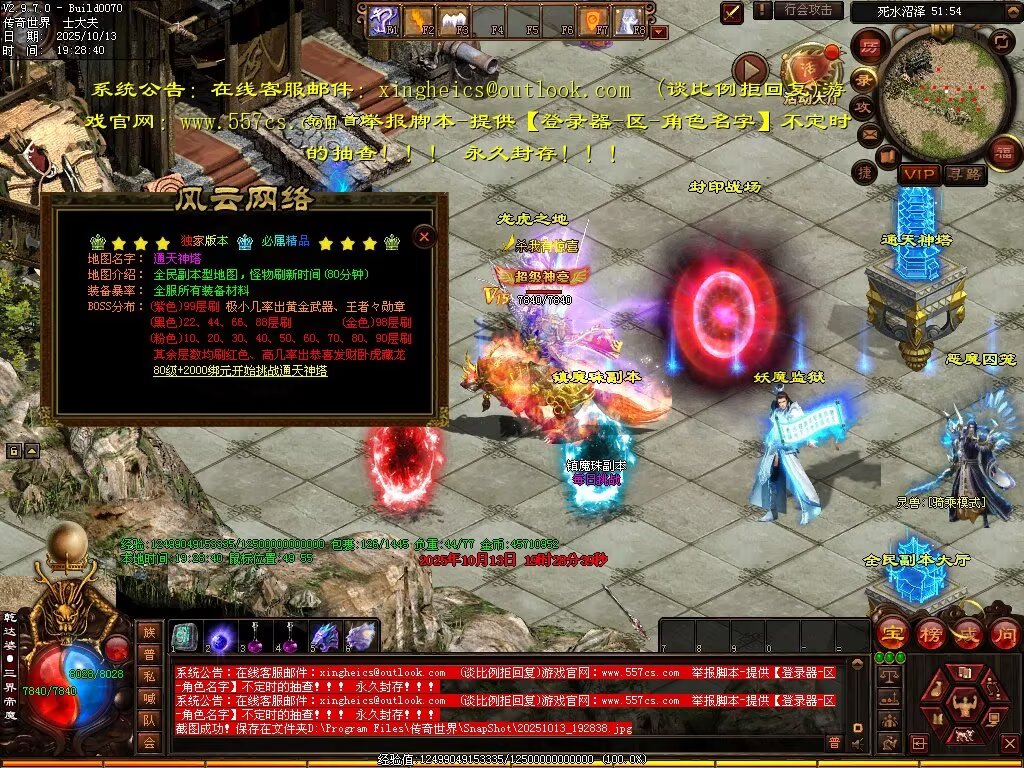Click the round play arrow button
Viewport: 1024px width, 768px height.
(x=750, y=70)
